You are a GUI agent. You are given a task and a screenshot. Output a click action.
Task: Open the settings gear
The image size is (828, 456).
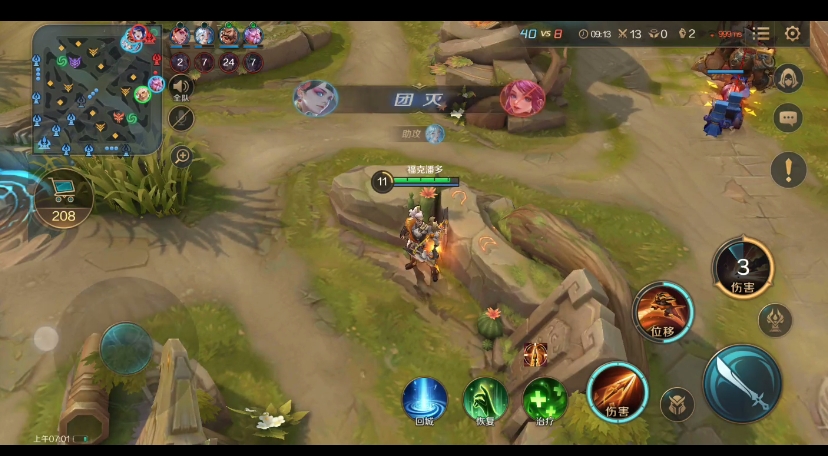[793, 34]
